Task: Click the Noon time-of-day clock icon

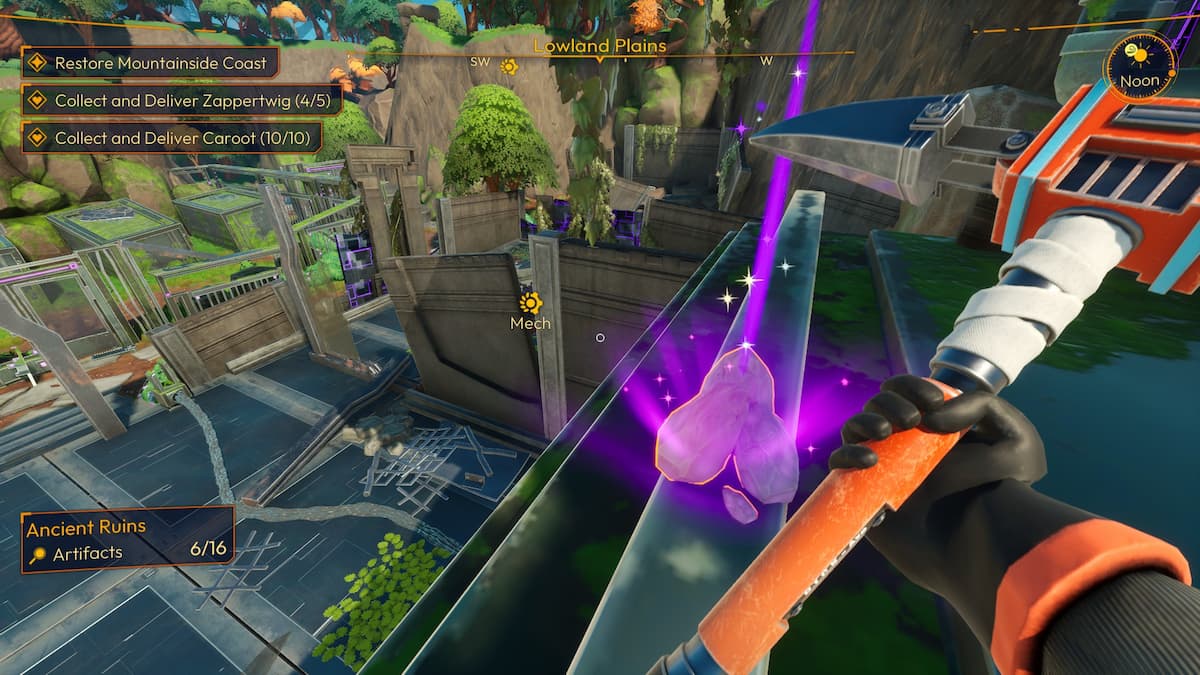Action: pyautogui.click(x=1140, y=66)
